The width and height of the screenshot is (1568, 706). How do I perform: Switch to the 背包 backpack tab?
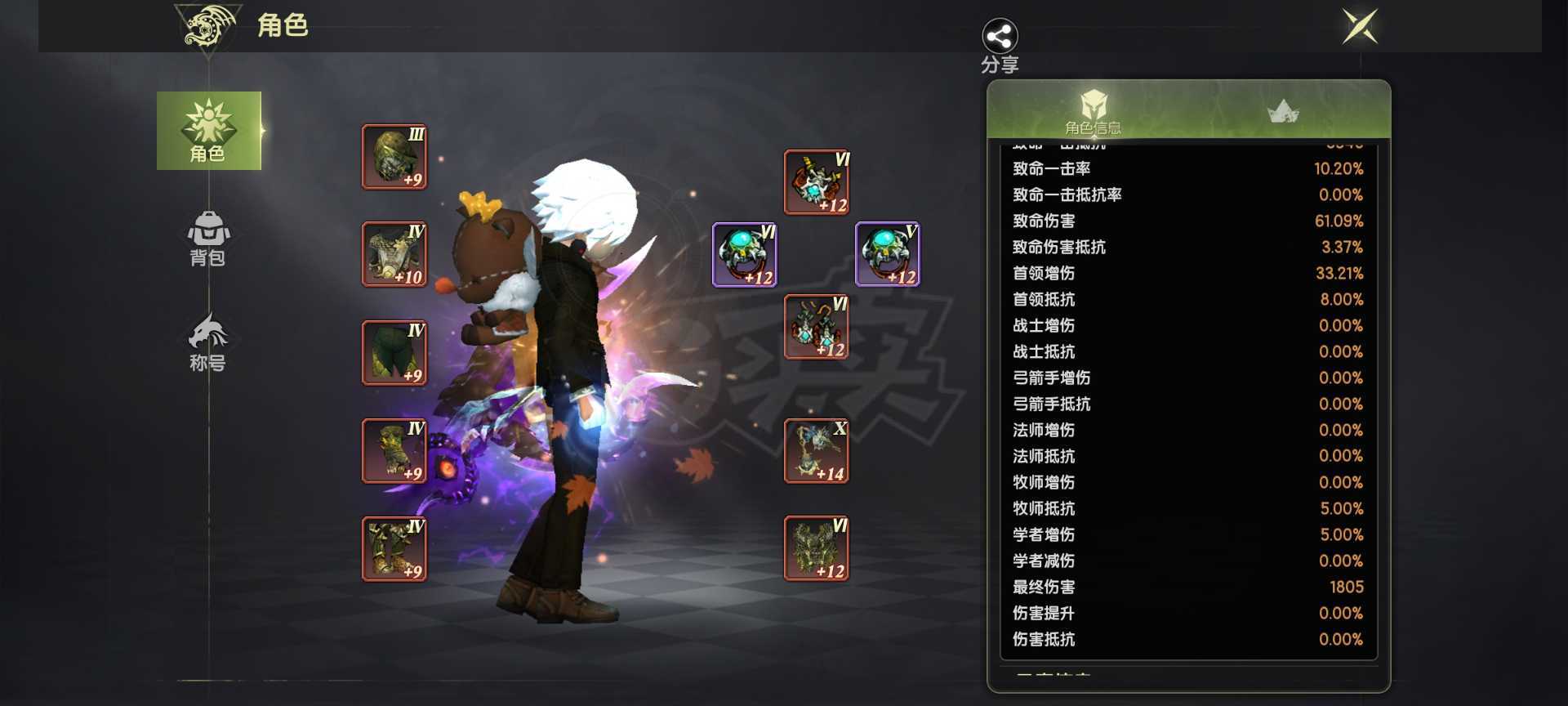coord(208,238)
